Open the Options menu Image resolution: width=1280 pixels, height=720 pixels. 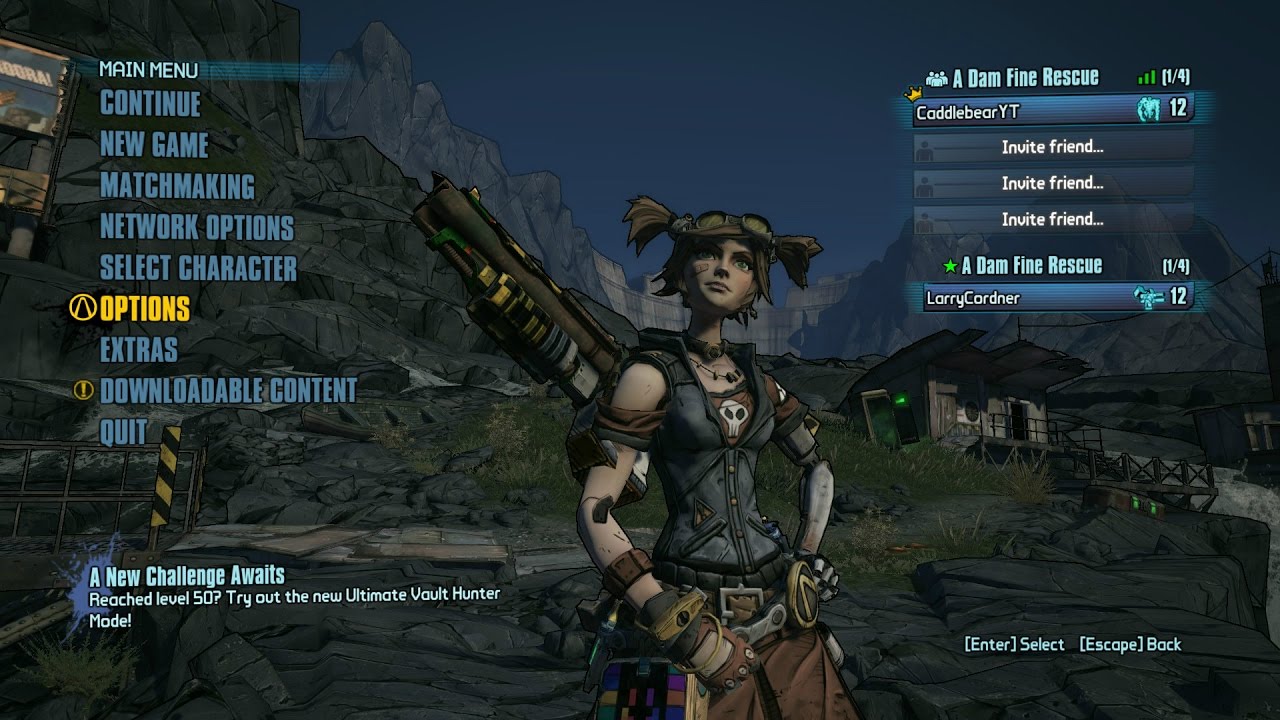click(x=145, y=309)
